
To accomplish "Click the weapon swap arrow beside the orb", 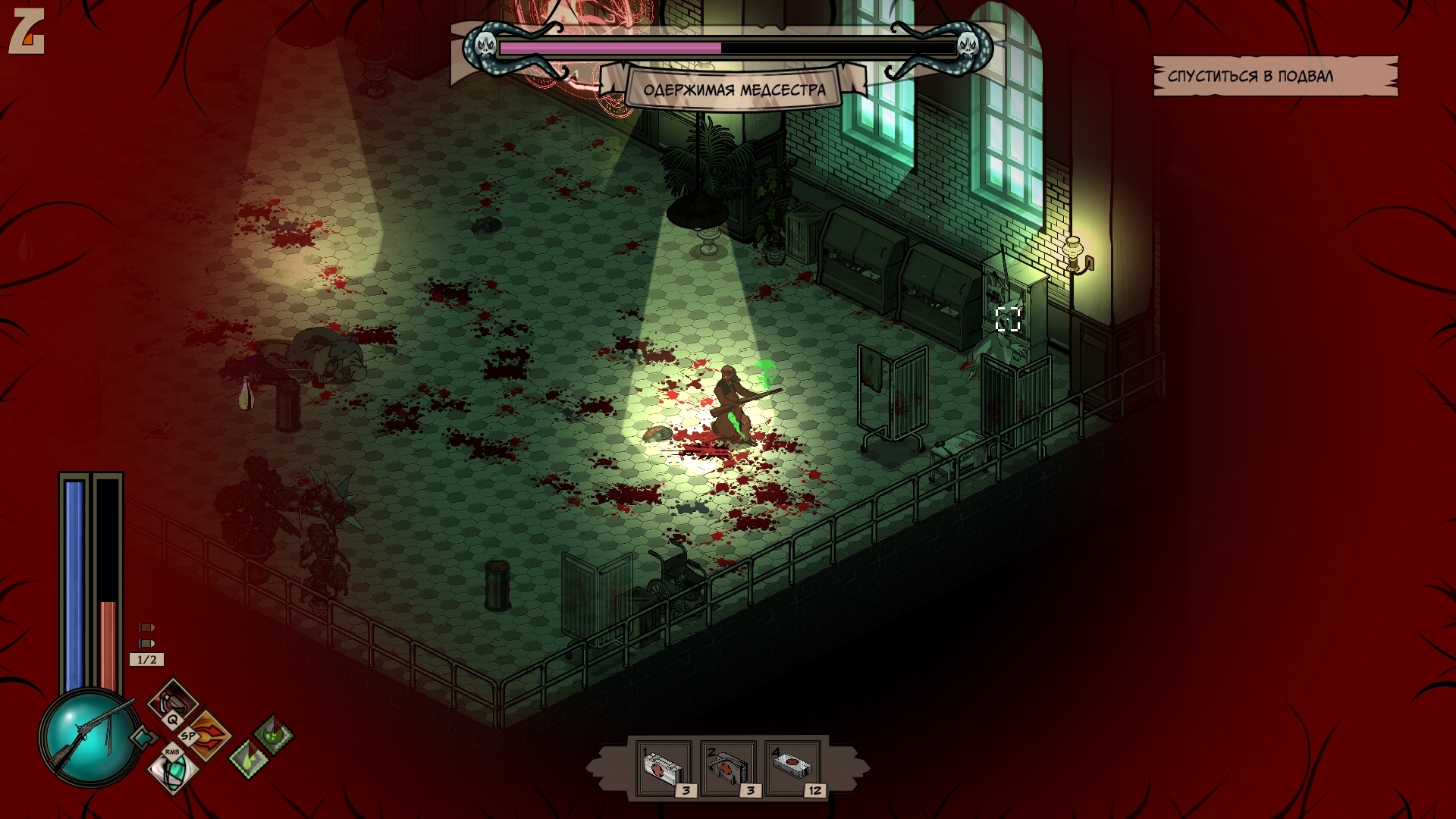I will click(x=143, y=737).
